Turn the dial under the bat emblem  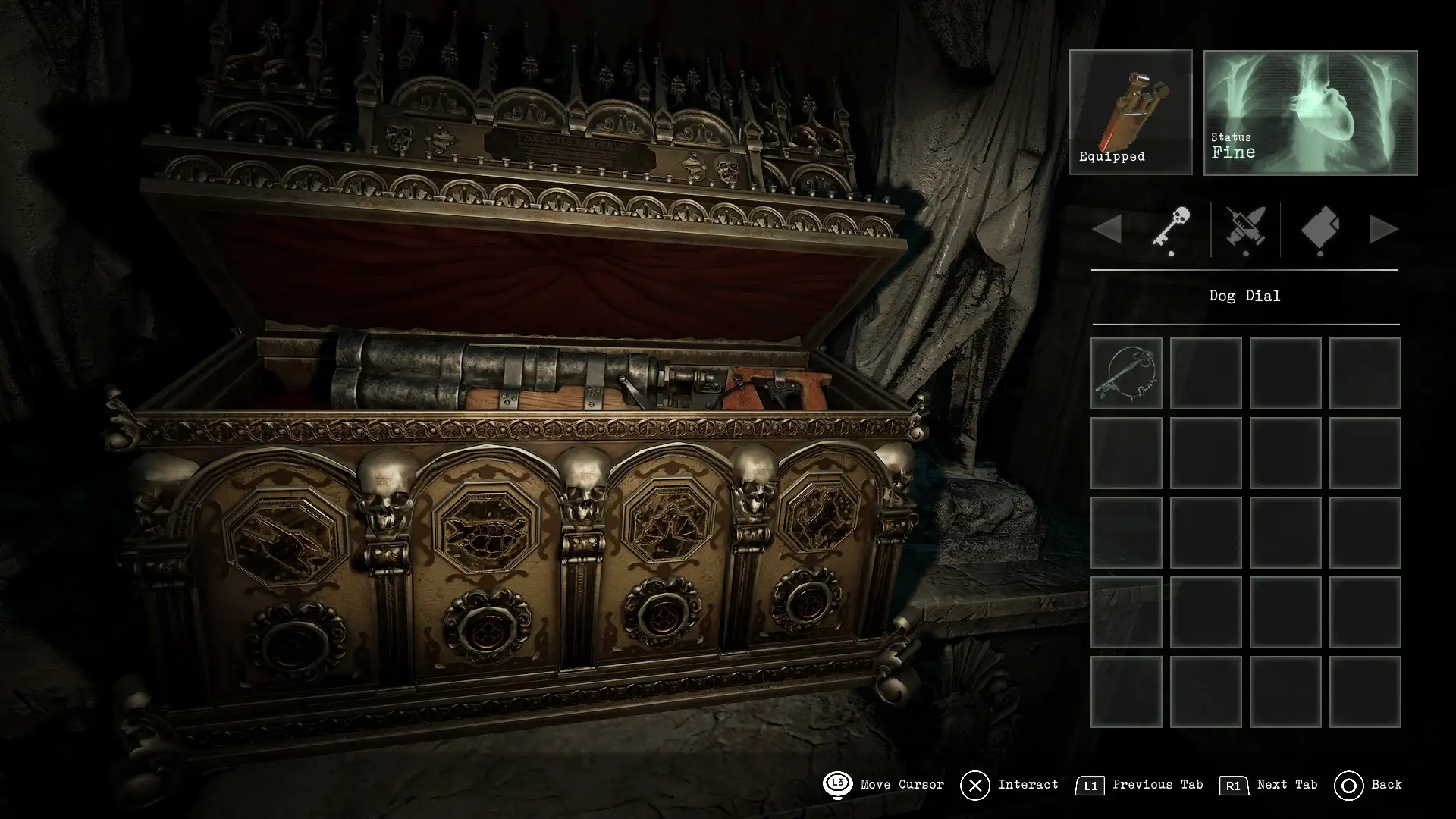tap(661, 614)
